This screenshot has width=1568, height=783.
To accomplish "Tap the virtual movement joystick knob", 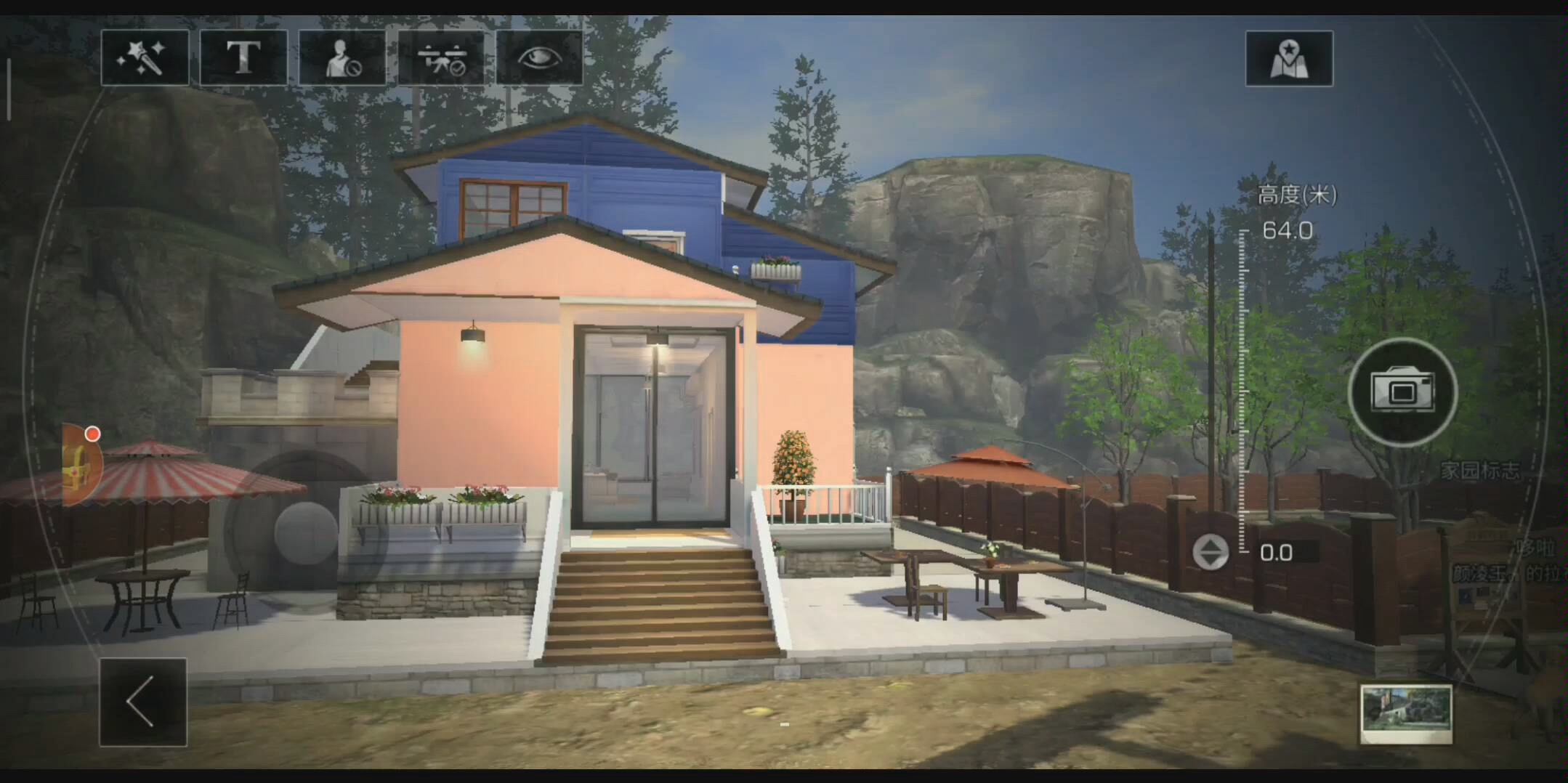I will pos(305,532).
